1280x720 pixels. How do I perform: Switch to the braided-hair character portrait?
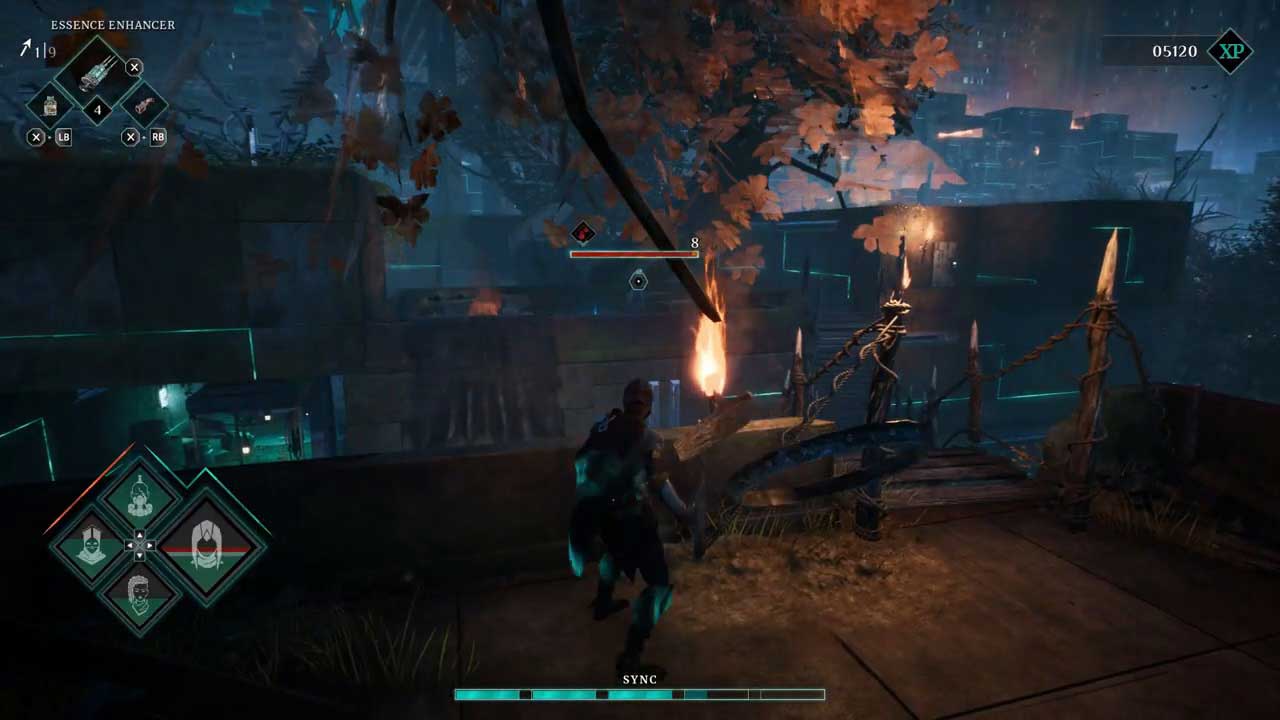pyautogui.click(x=140, y=594)
